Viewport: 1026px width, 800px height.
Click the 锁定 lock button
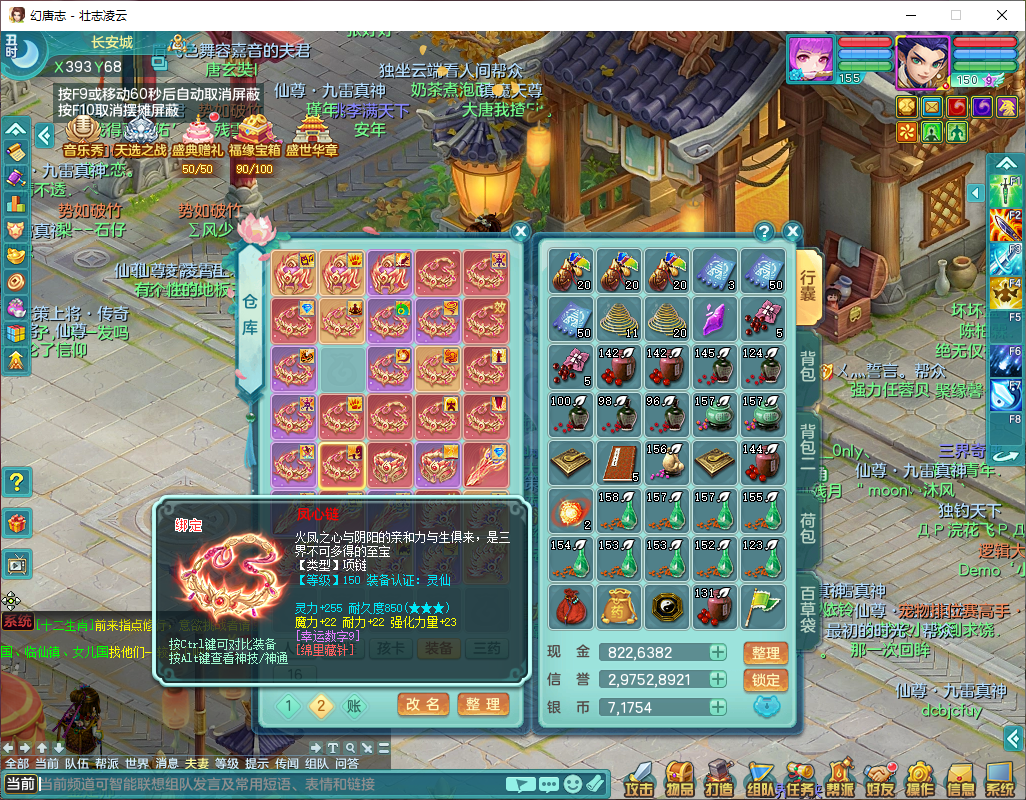765,680
